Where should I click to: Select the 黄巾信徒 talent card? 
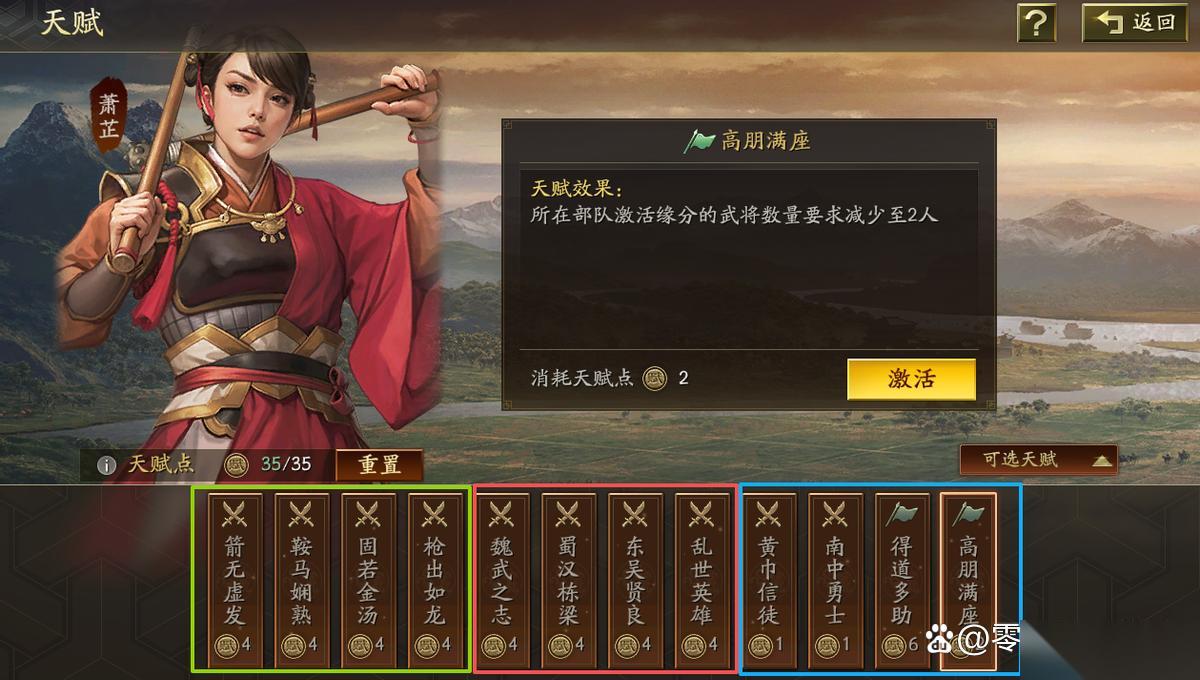pyautogui.click(x=768, y=580)
